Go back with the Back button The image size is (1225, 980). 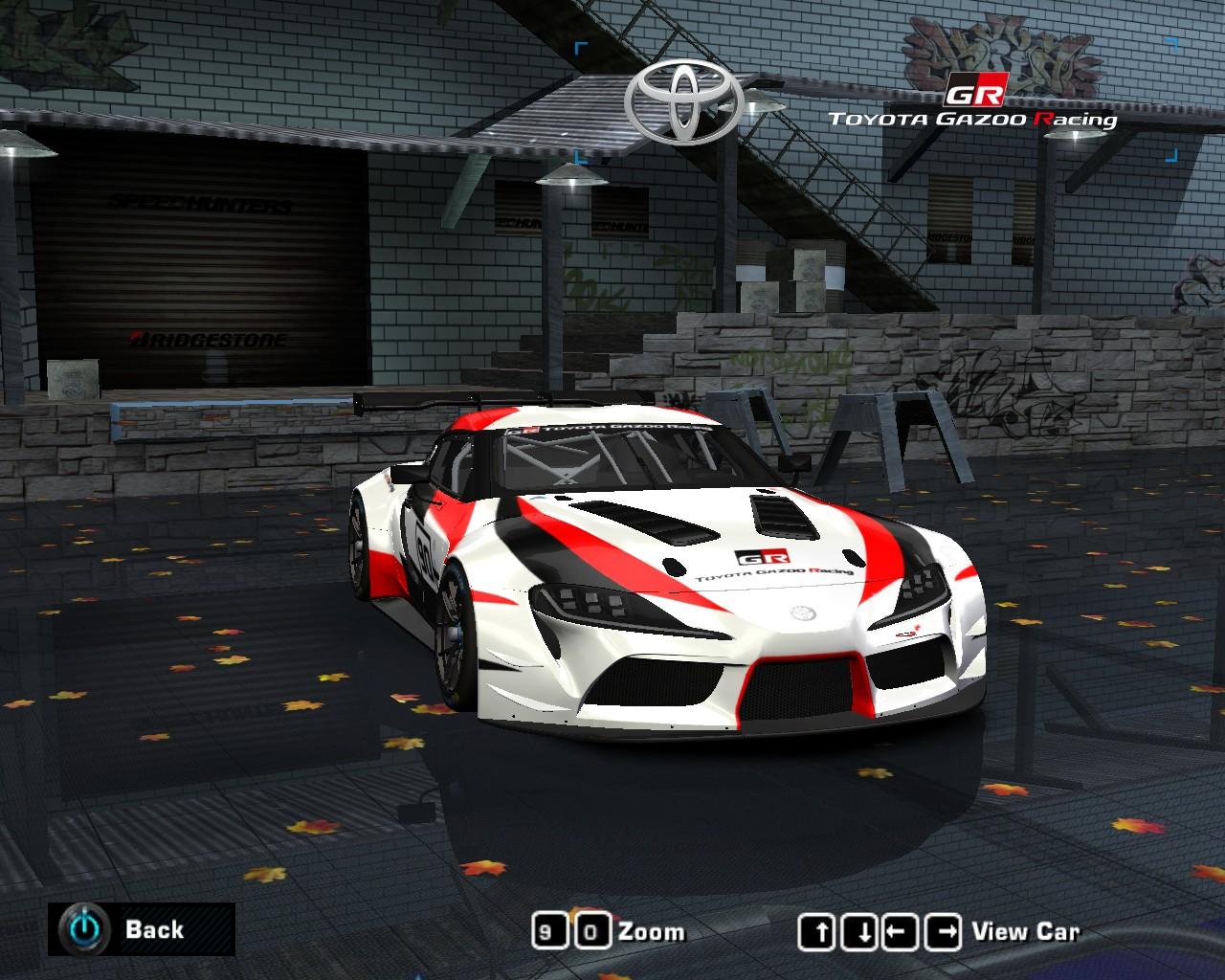141,928
